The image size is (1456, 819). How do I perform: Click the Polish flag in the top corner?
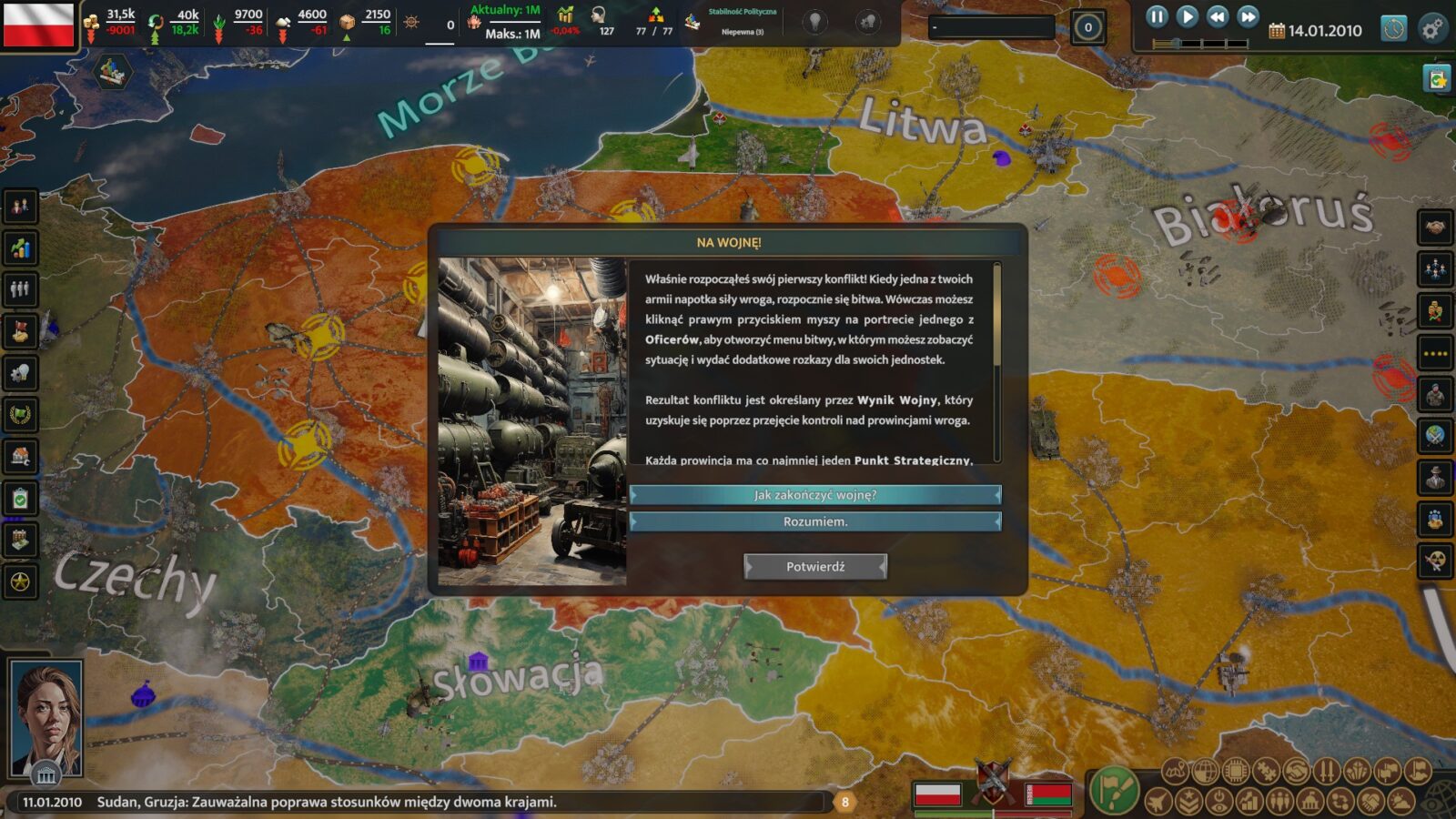[x=38, y=25]
